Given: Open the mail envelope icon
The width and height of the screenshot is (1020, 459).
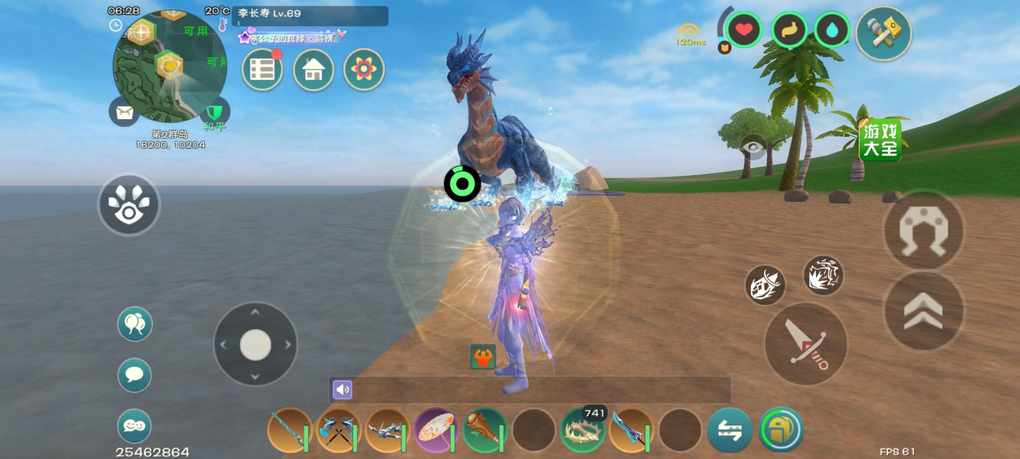Looking at the screenshot, I should (x=124, y=112).
